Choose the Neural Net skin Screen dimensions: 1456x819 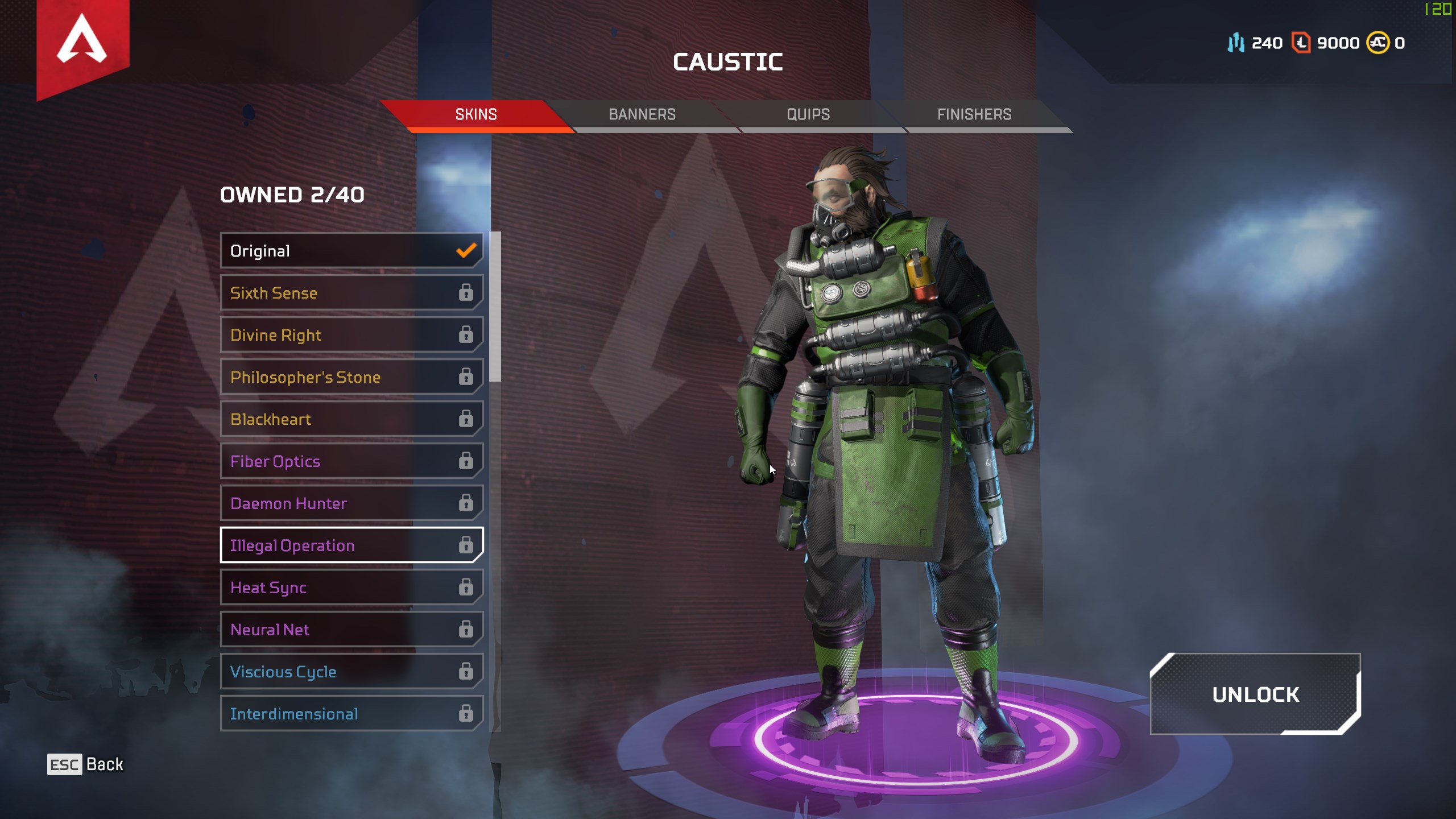pos(351,630)
